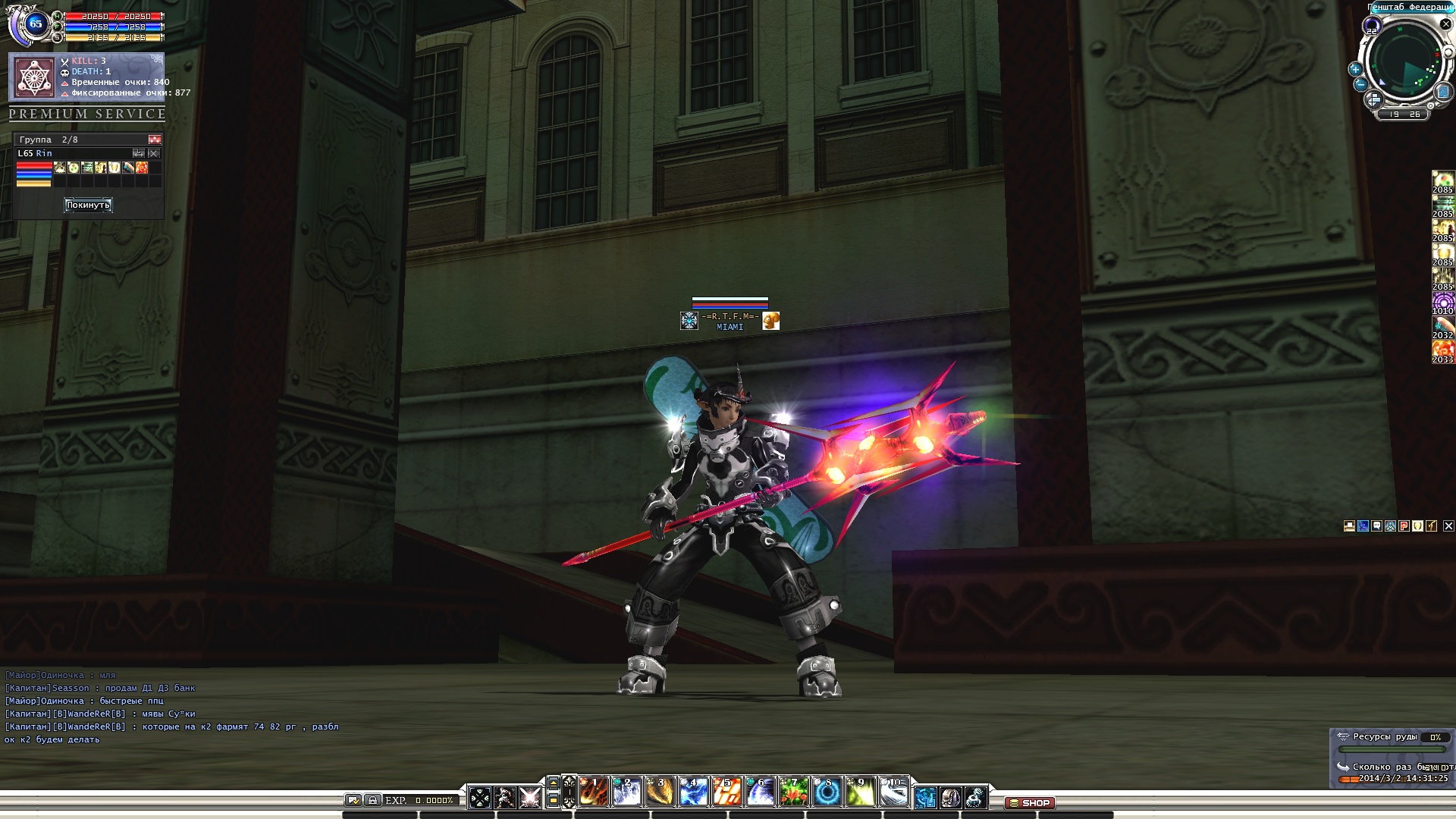Screen dimensions: 1456x819
Task: Open PREMIUM SERVICE panel
Action: tap(87, 114)
